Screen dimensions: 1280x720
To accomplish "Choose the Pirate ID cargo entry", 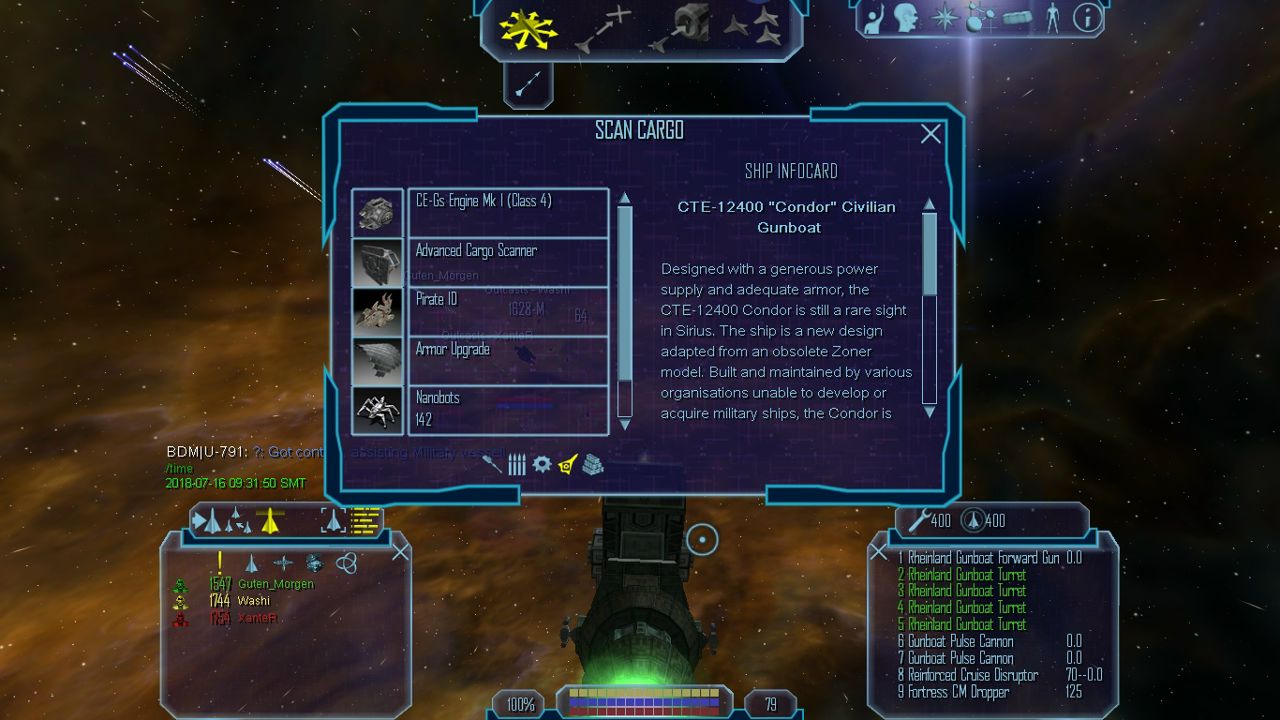I will tap(508, 311).
